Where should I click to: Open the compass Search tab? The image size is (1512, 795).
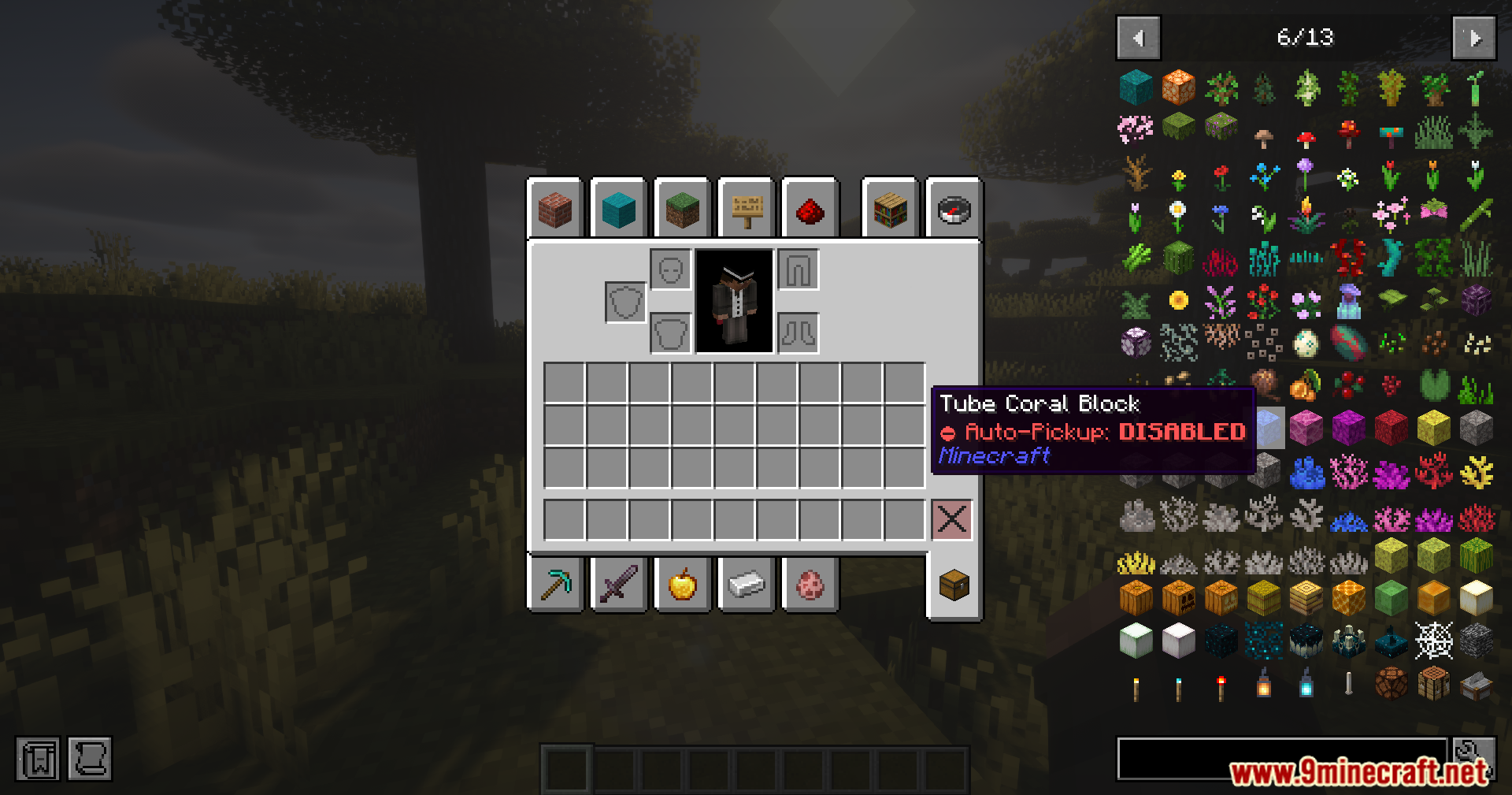954,208
